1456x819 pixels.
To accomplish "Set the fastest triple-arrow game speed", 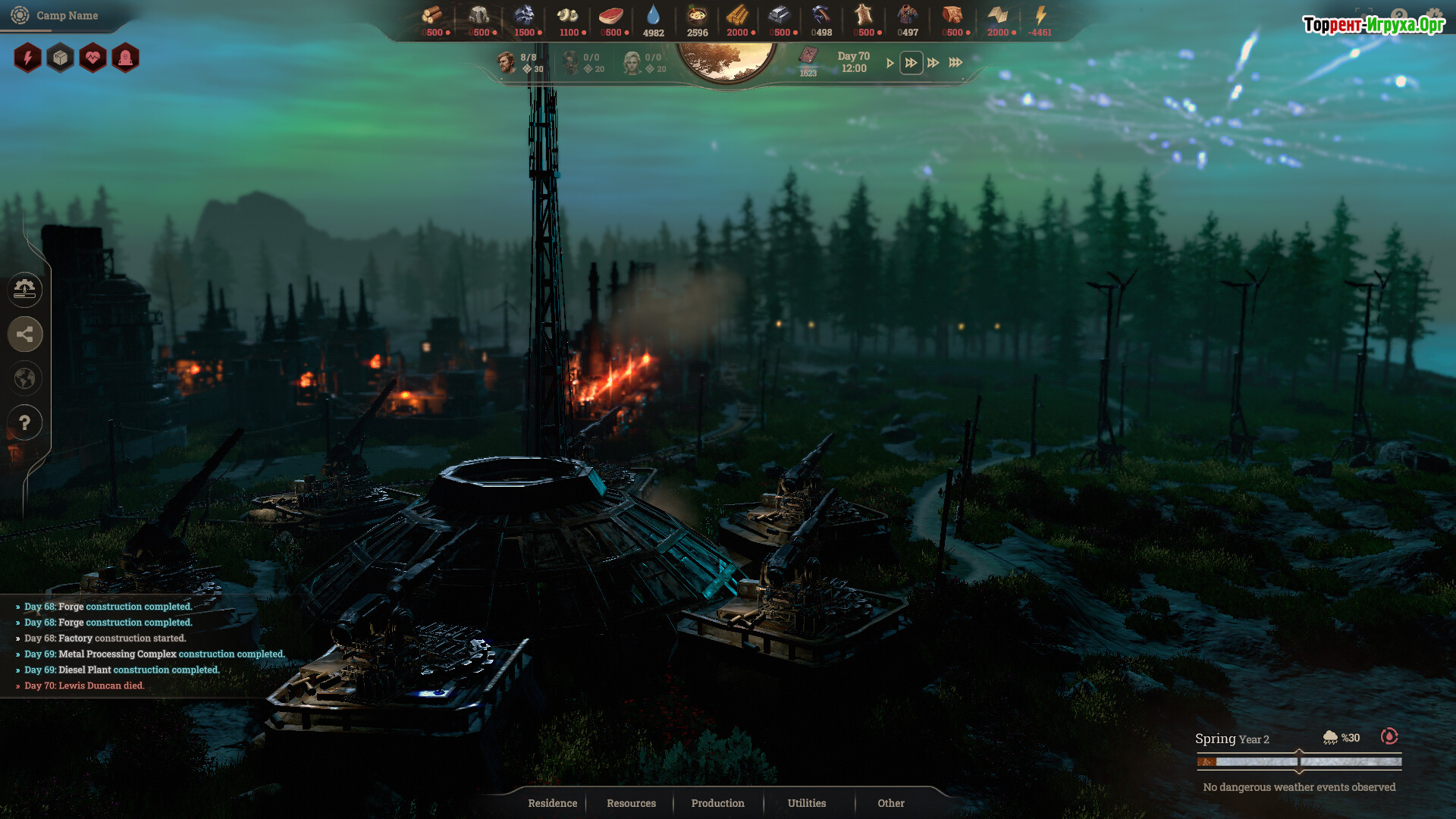I will (955, 63).
